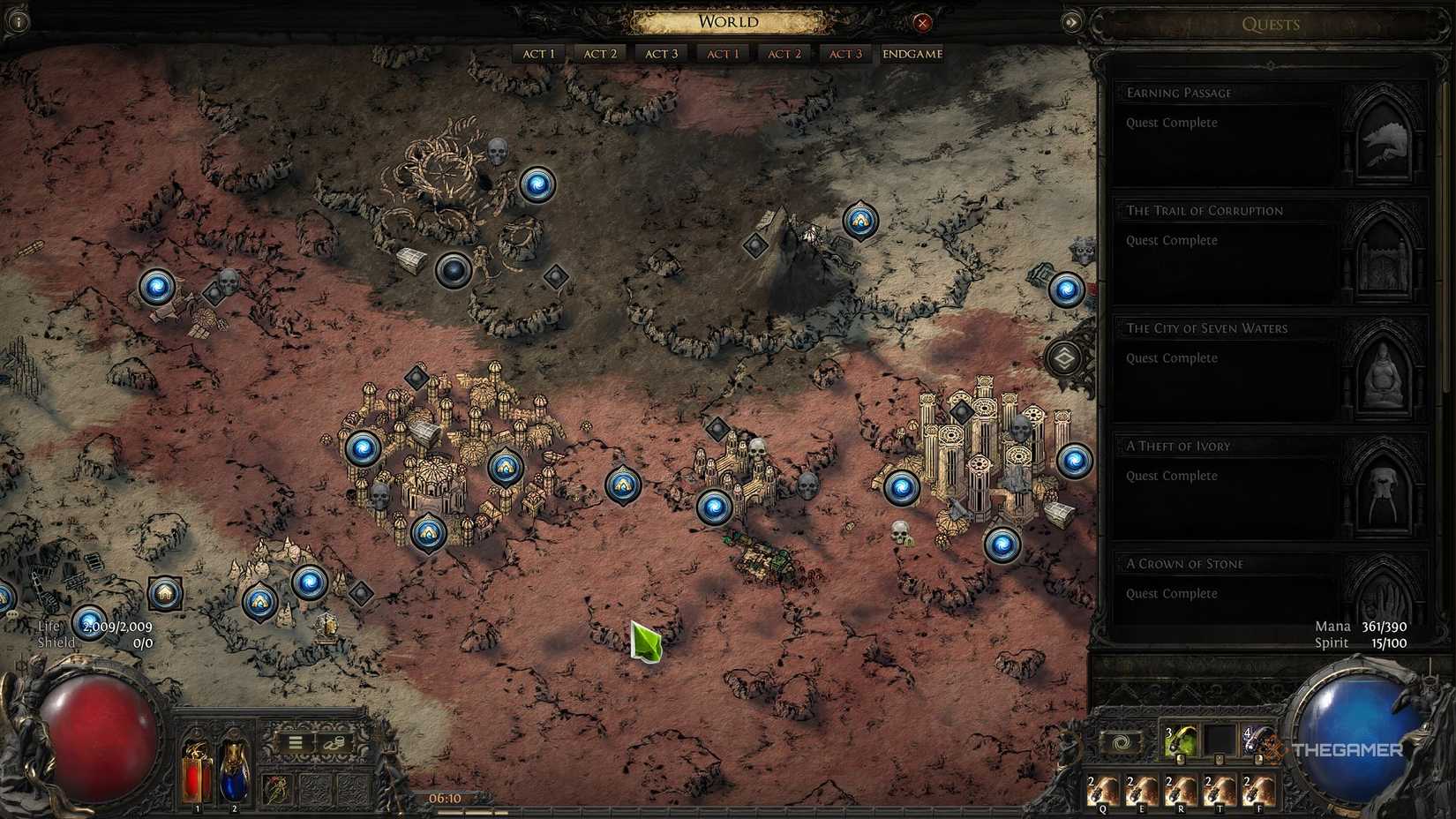The width and height of the screenshot is (1456, 819).
Task: Select the Cruel Act 3 tab
Action: coord(844,54)
